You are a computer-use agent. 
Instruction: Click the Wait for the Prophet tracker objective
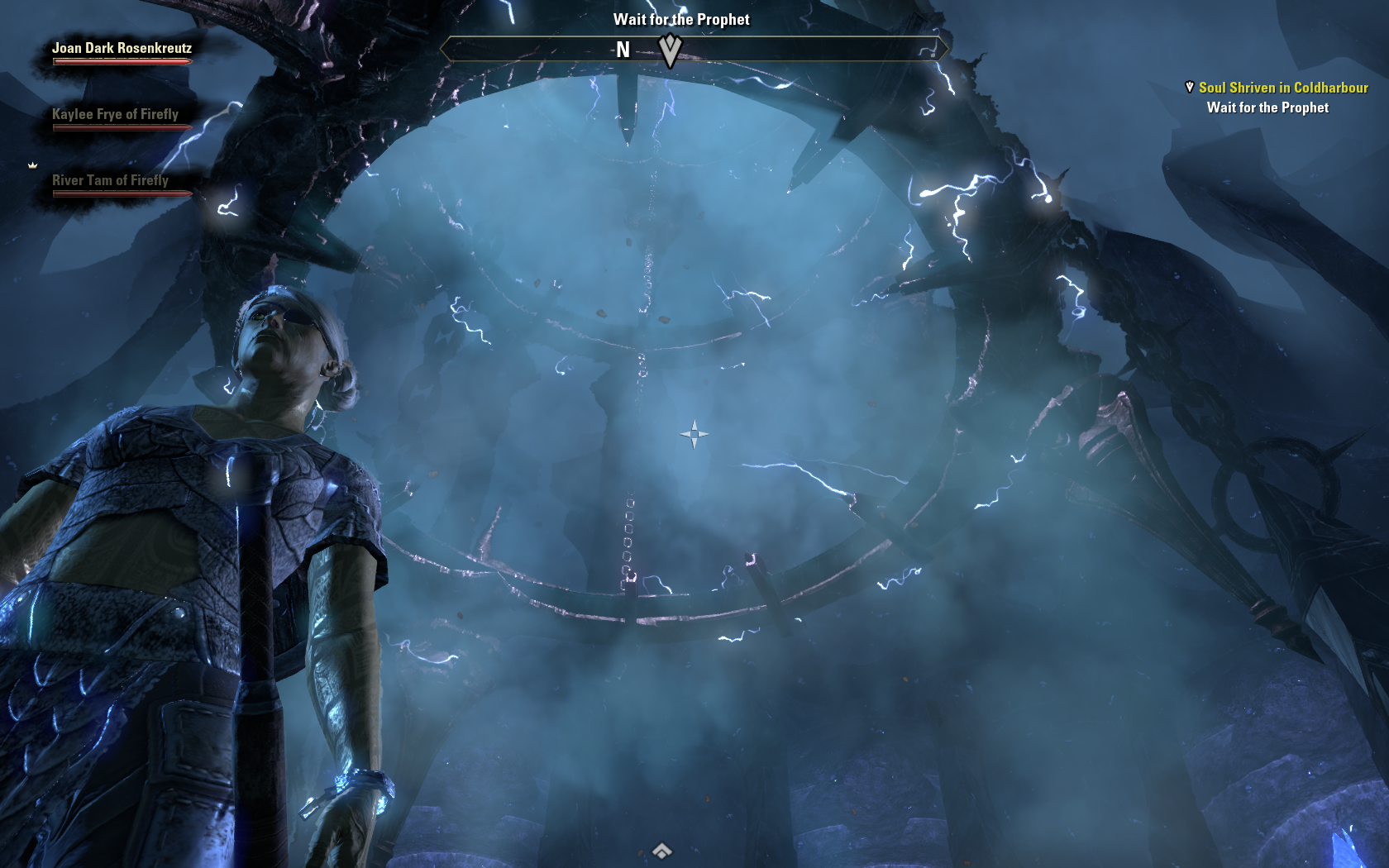coord(1267,107)
